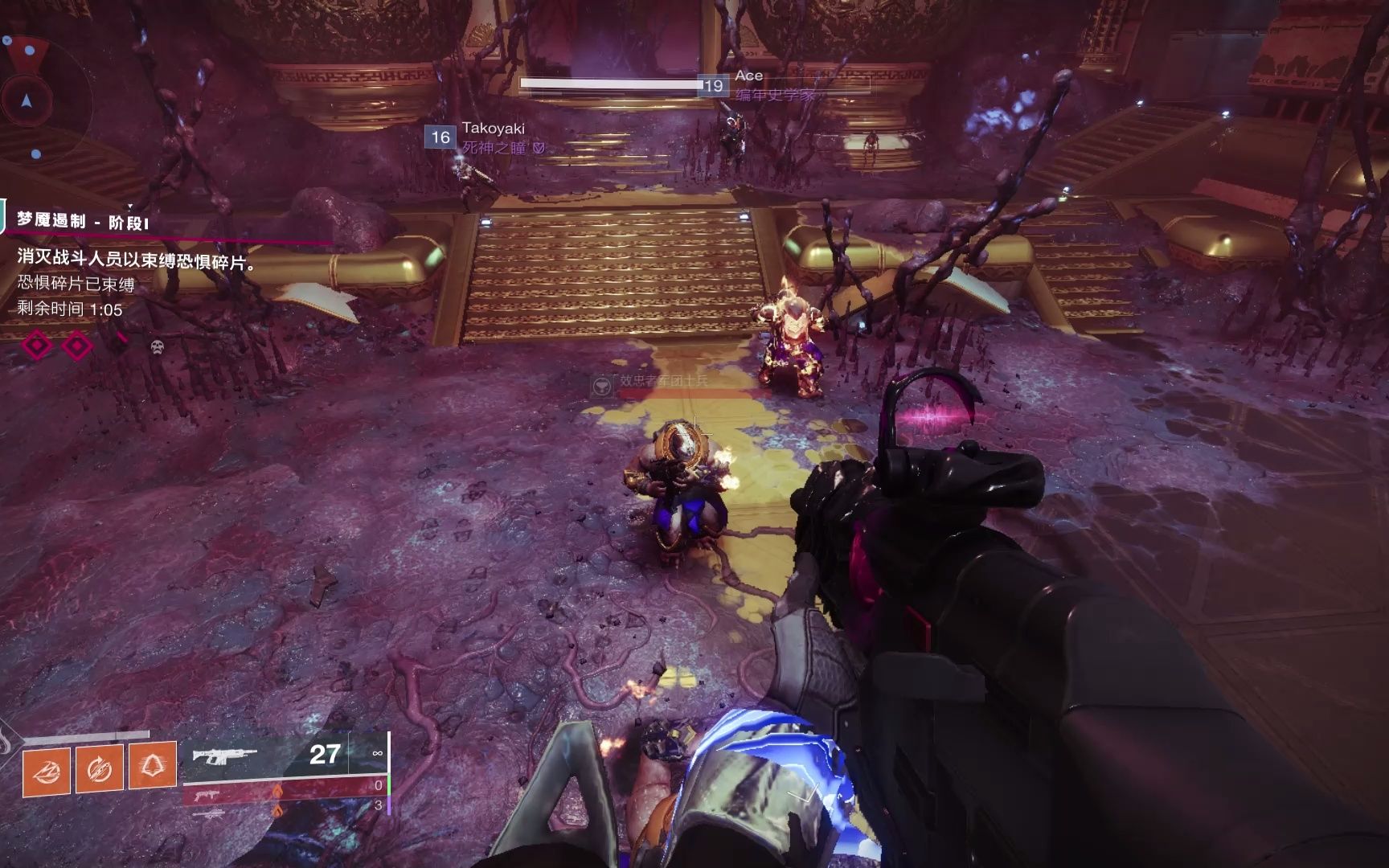Select Ace's player nameplate
The height and width of the screenshot is (868, 1389).
pyautogui.click(x=748, y=76)
